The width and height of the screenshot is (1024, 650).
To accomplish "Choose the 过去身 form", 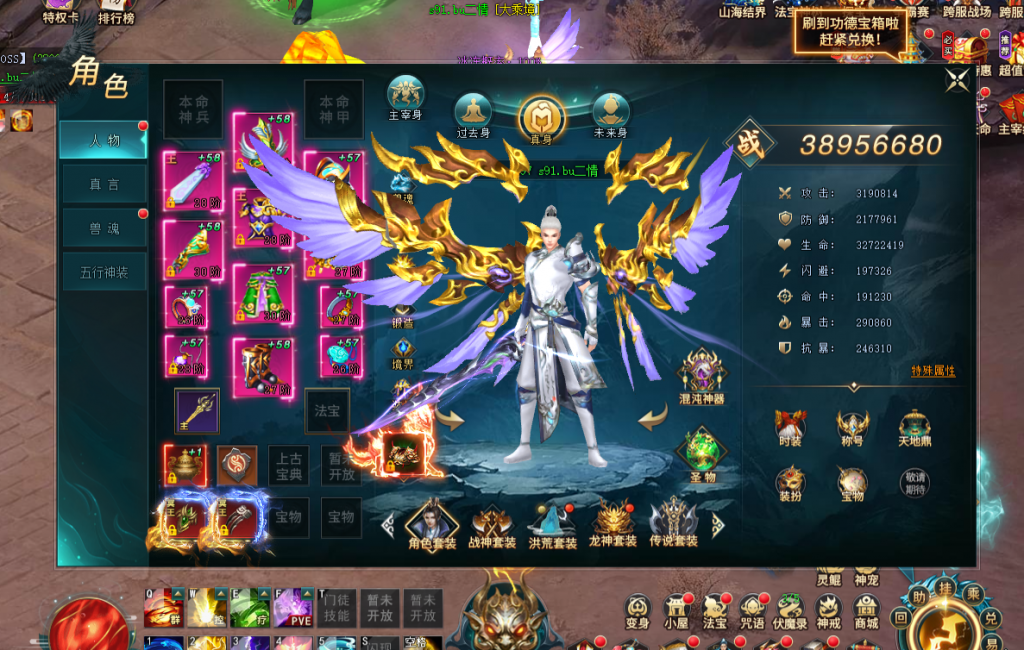I will pyautogui.click(x=473, y=115).
